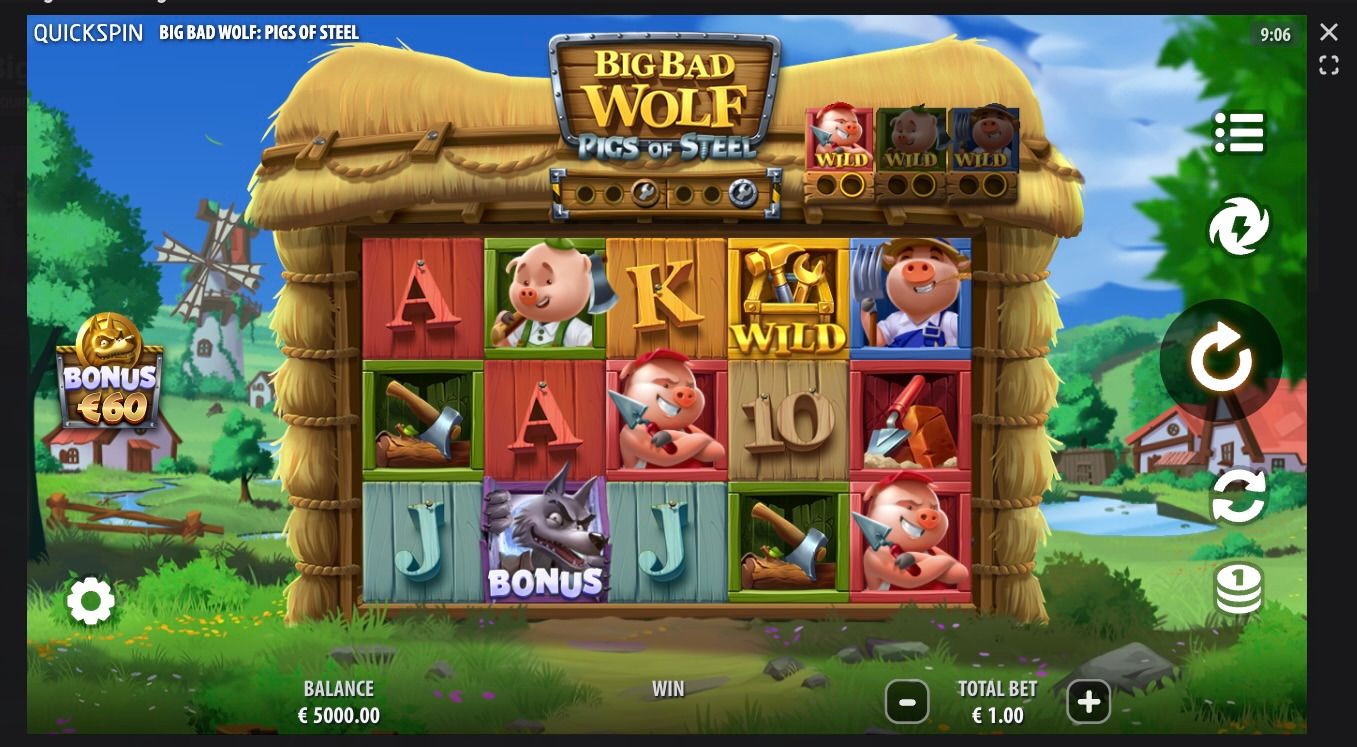The width and height of the screenshot is (1357, 747).
Task: Close the game with the X button
Action: (x=1328, y=32)
